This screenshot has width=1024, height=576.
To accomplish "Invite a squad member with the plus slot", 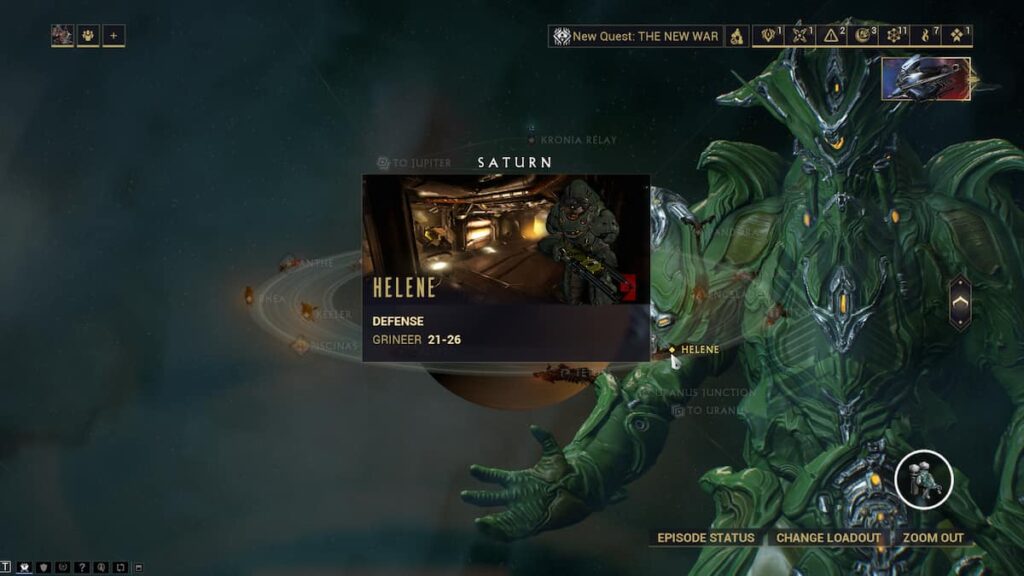I will tap(114, 36).
